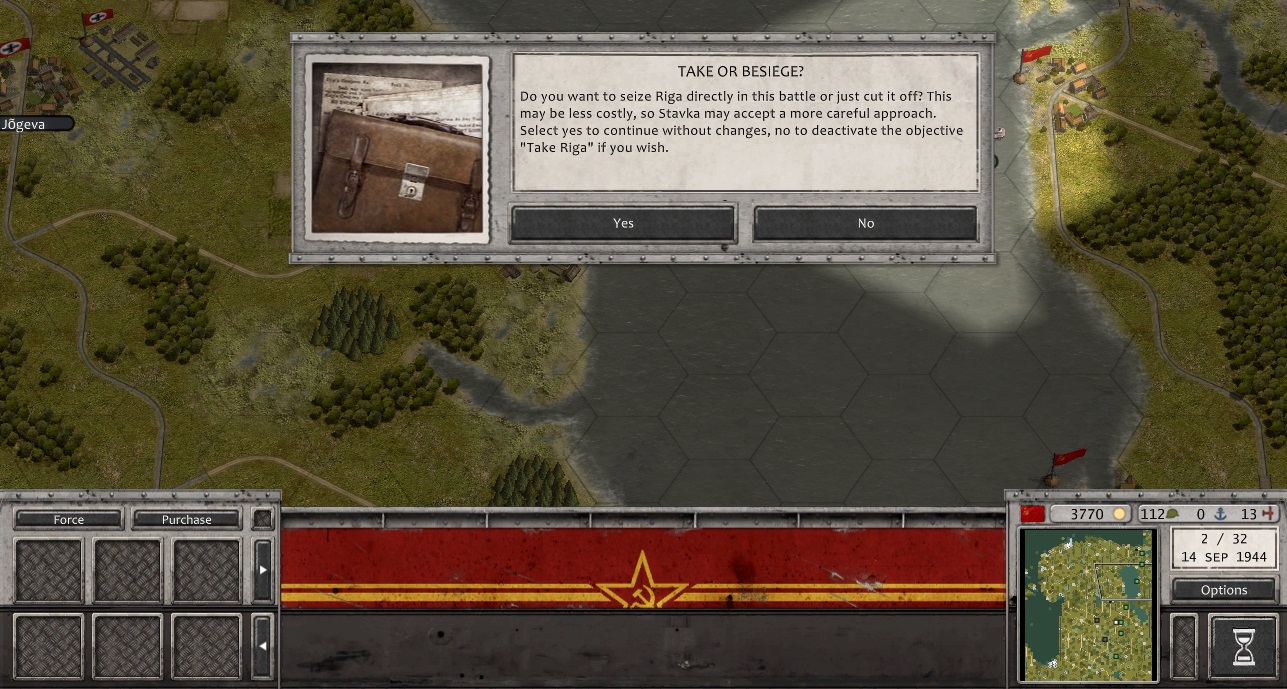End the turn with the hourglass button
The width and height of the screenshot is (1287, 689).
coord(1243,647)
